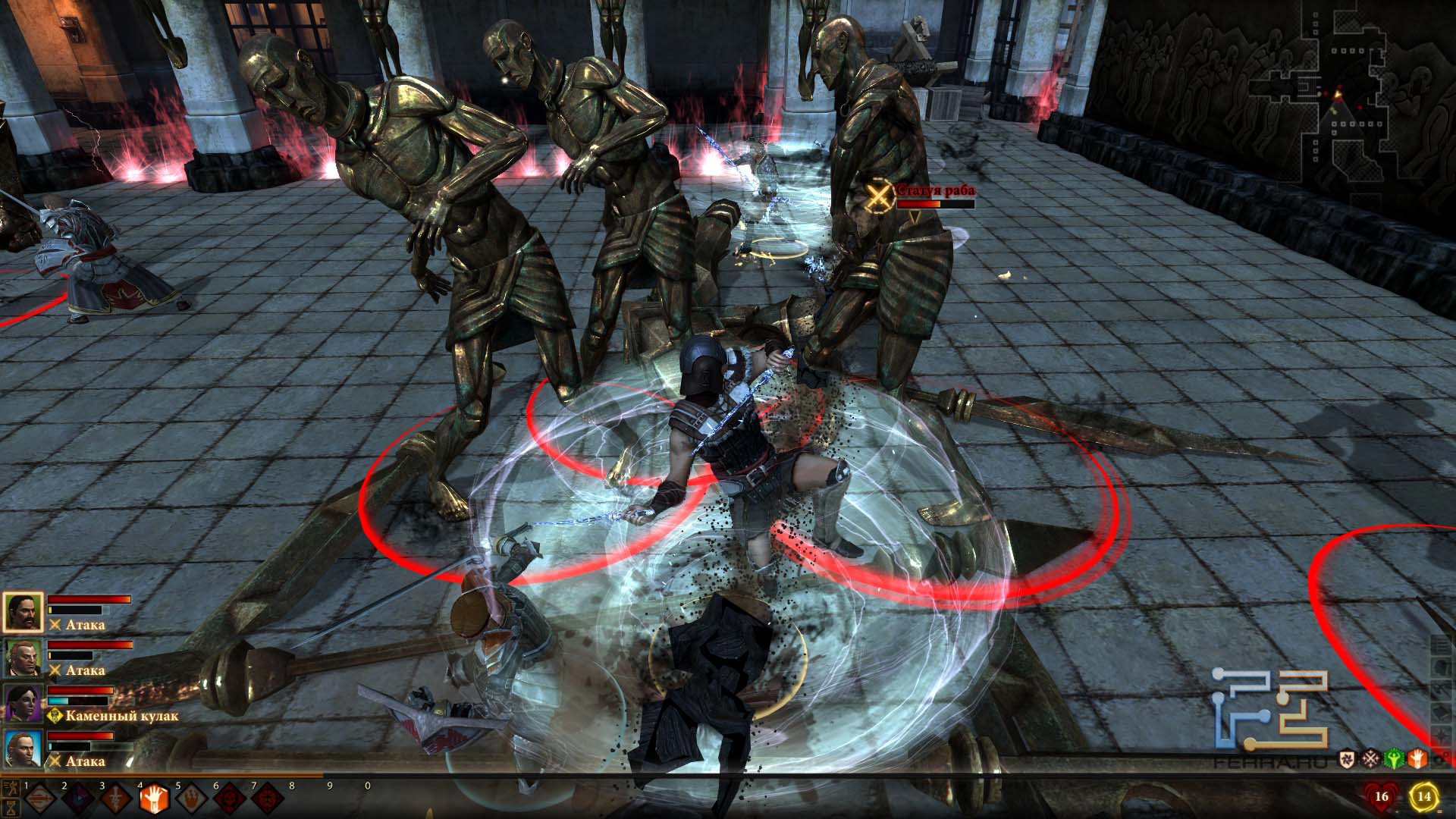
Task: Select the mustached hero party portrait
Action: [23, 613]
